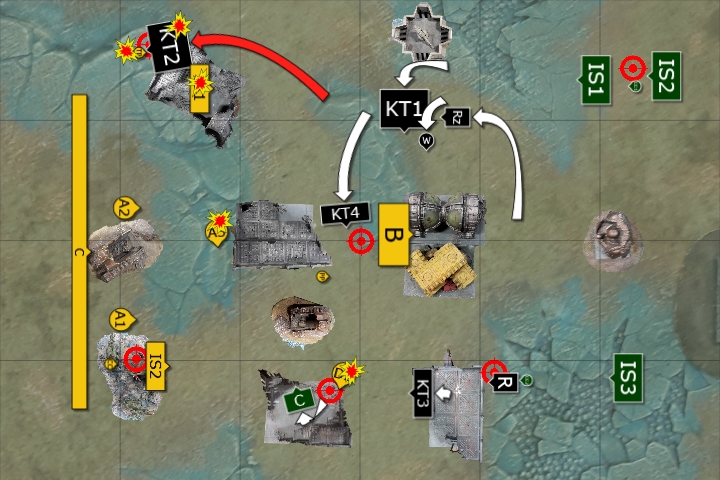
Task: Select the KT1 unit marker
Action: point(403,108)
